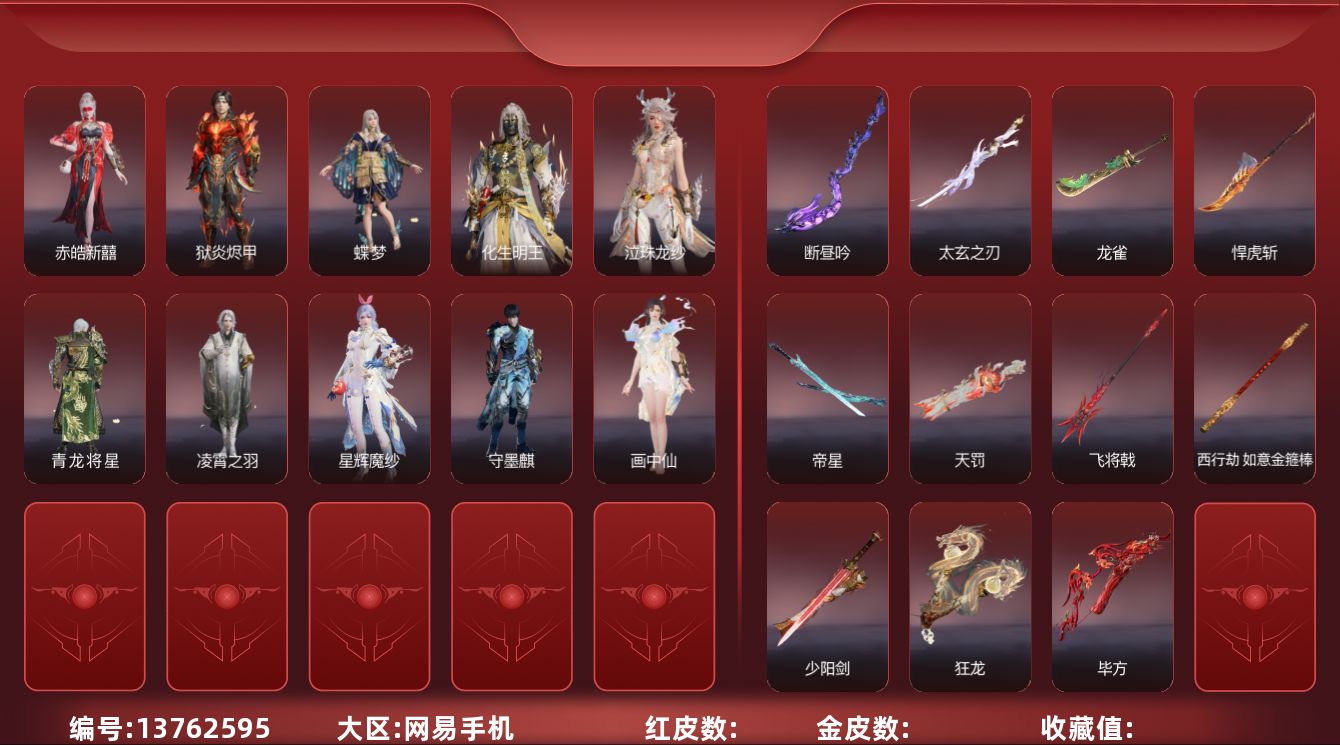Open the 蝶梦 skin card
This screenshot has height=745, width=1340.
pos(369,180)
